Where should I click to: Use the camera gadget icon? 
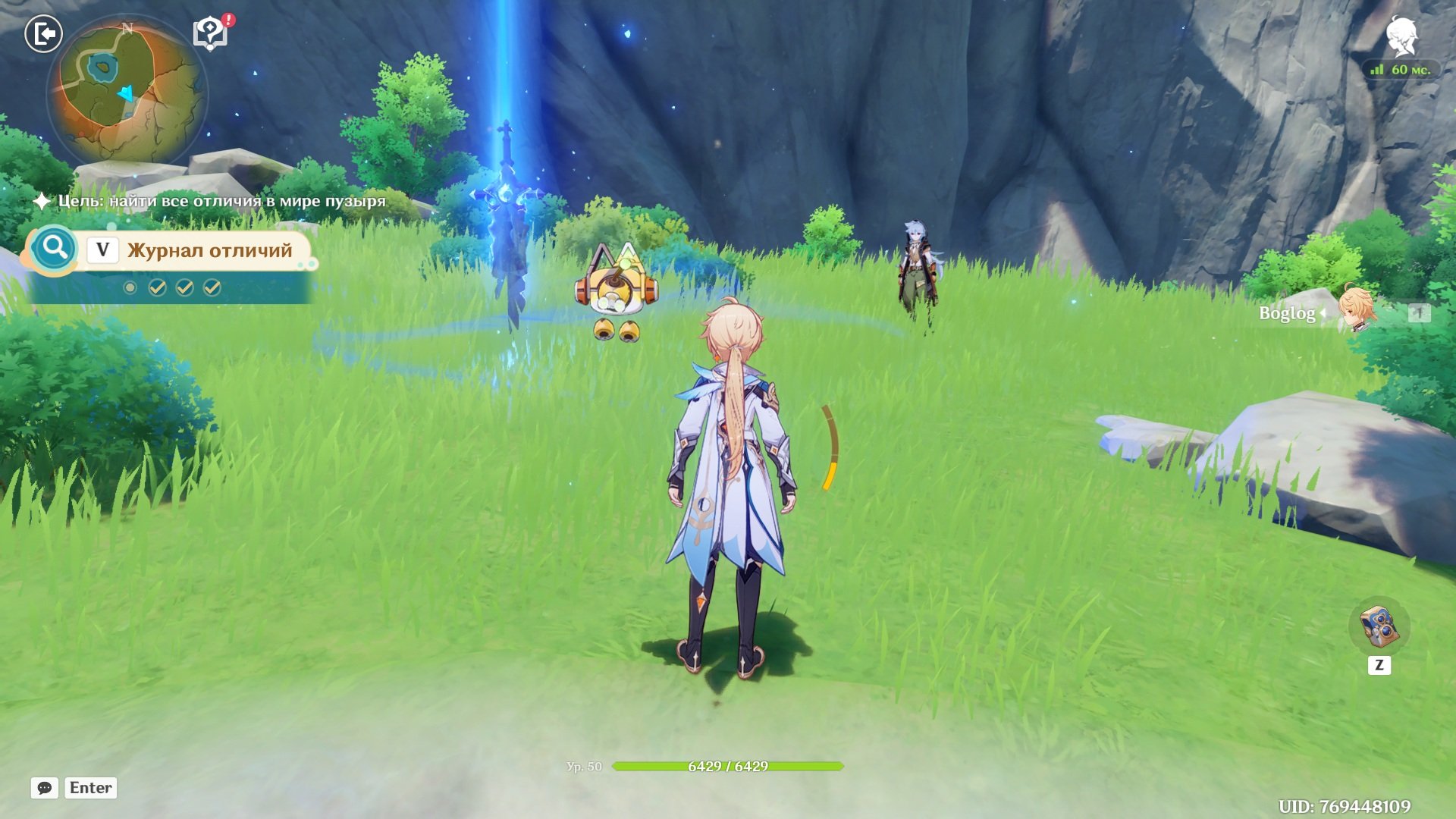pos(1379,626)
